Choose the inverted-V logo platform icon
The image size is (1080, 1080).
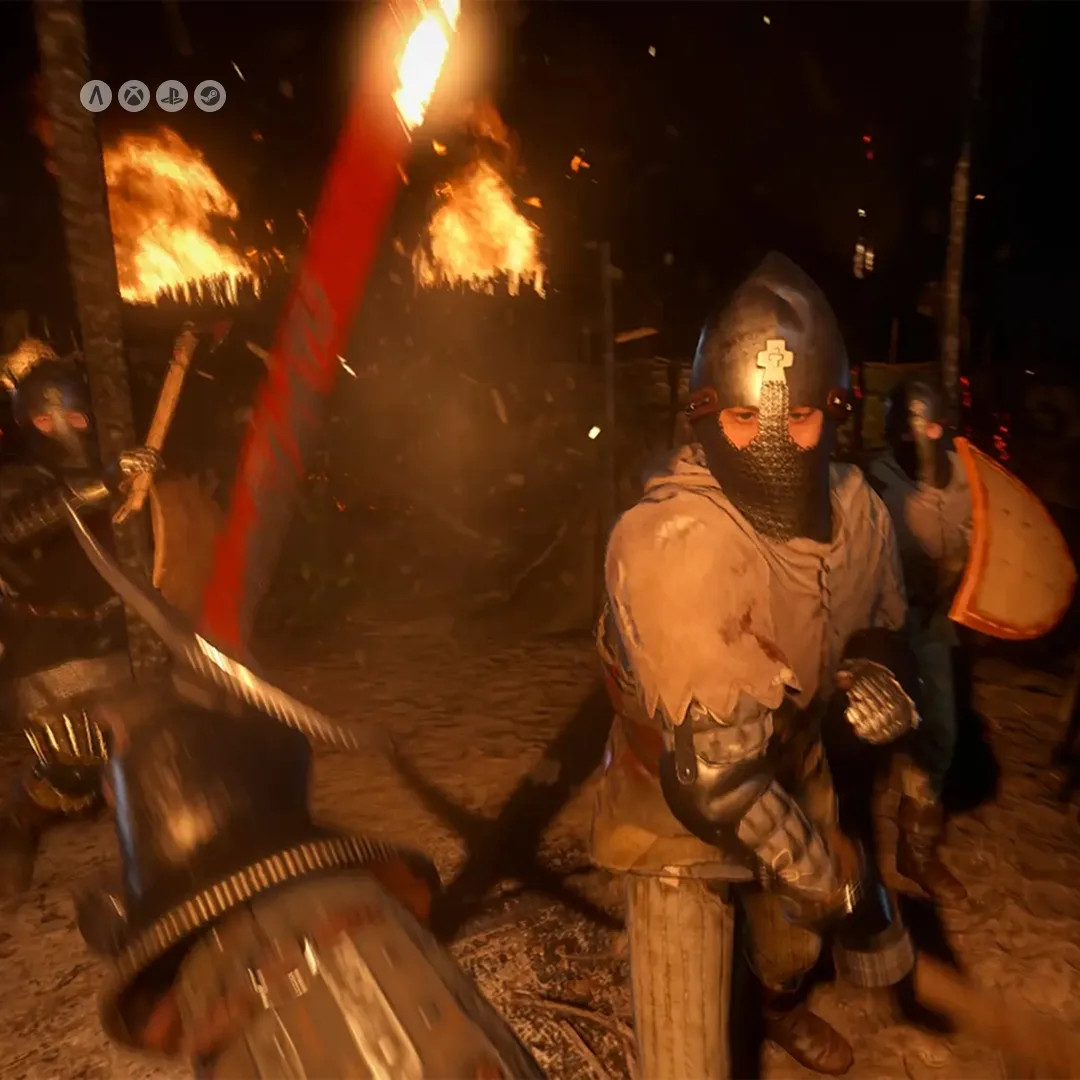(96, 96)
